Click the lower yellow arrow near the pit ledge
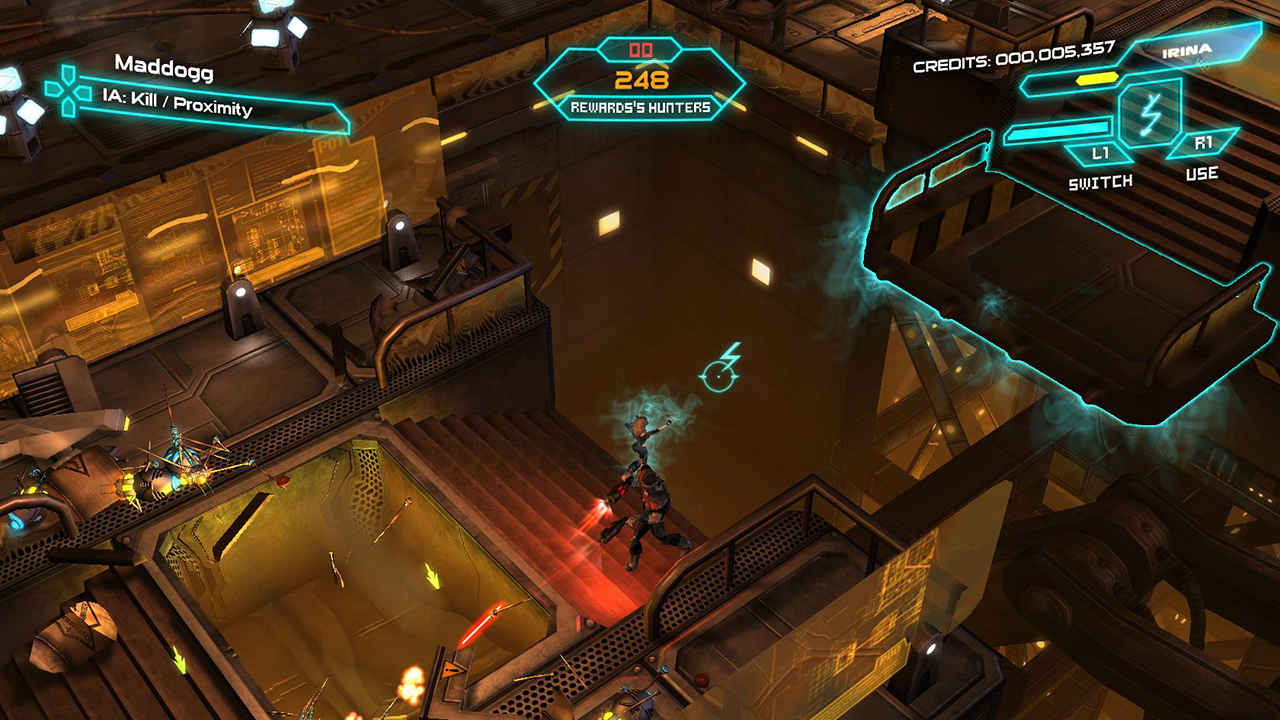The image size is (1280, 720). [x=180, y=660]
